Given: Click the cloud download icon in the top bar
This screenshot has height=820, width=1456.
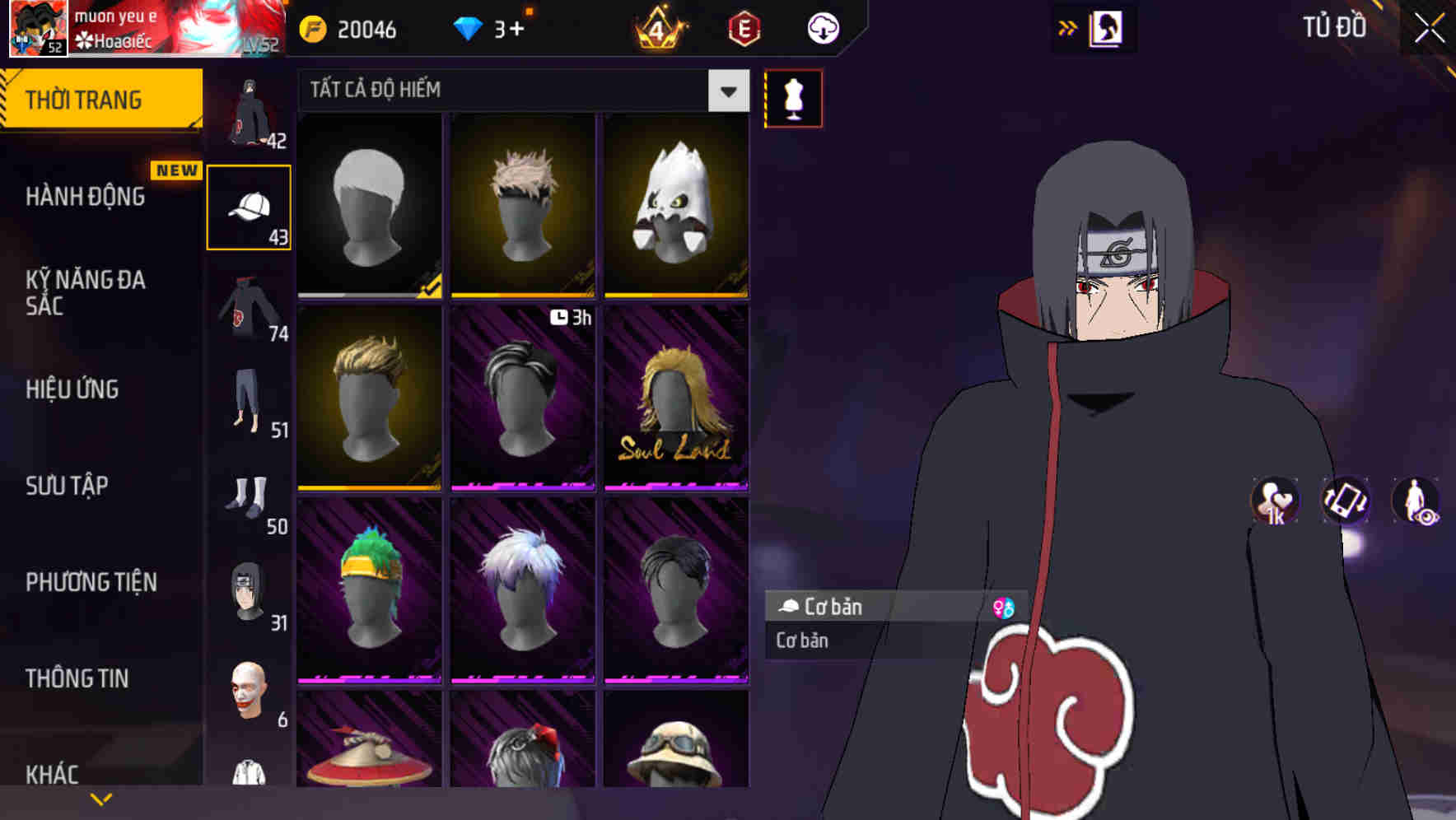Looking at the screenshot, I should coord(823,27).
